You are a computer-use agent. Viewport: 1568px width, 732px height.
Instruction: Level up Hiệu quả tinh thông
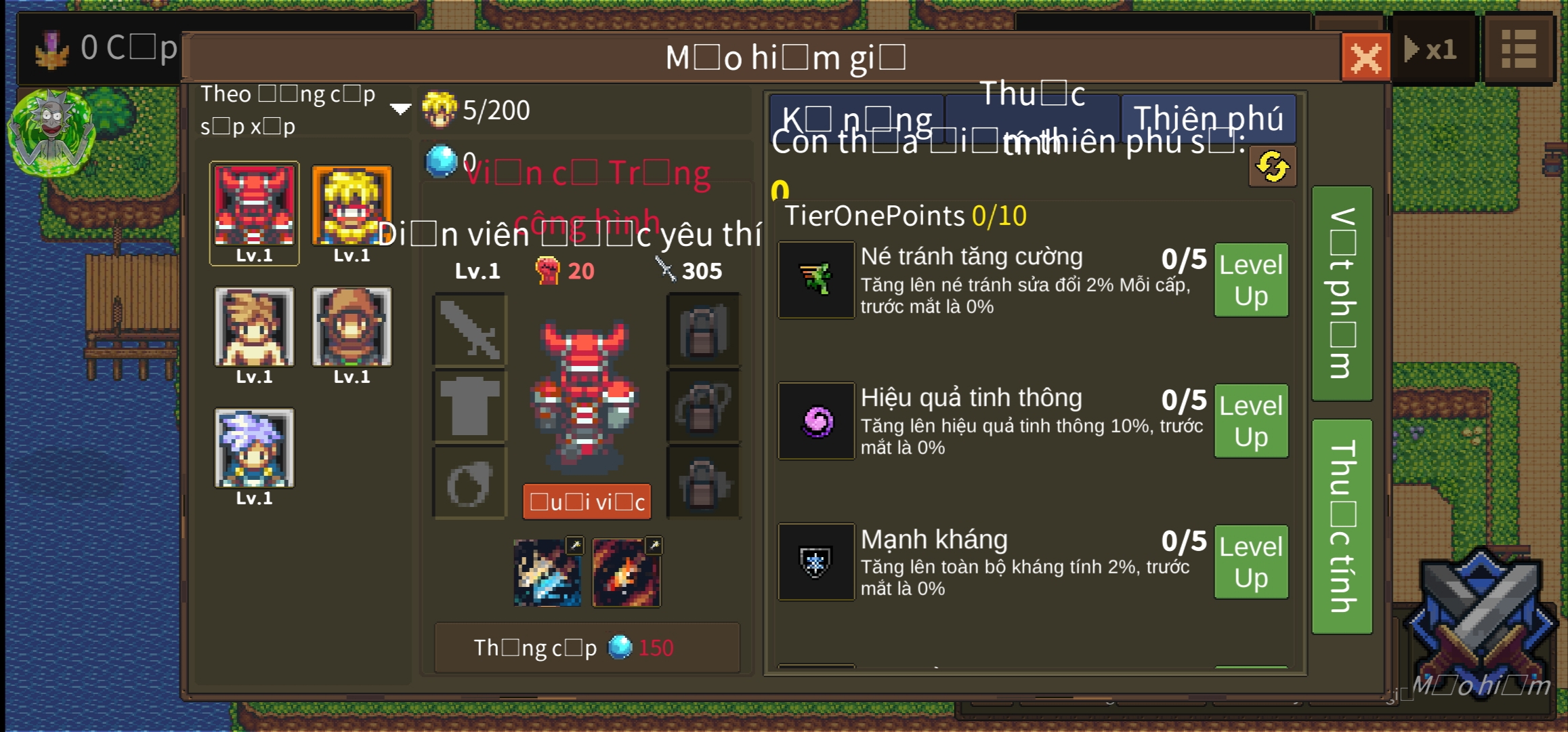tap(1250, 421)
